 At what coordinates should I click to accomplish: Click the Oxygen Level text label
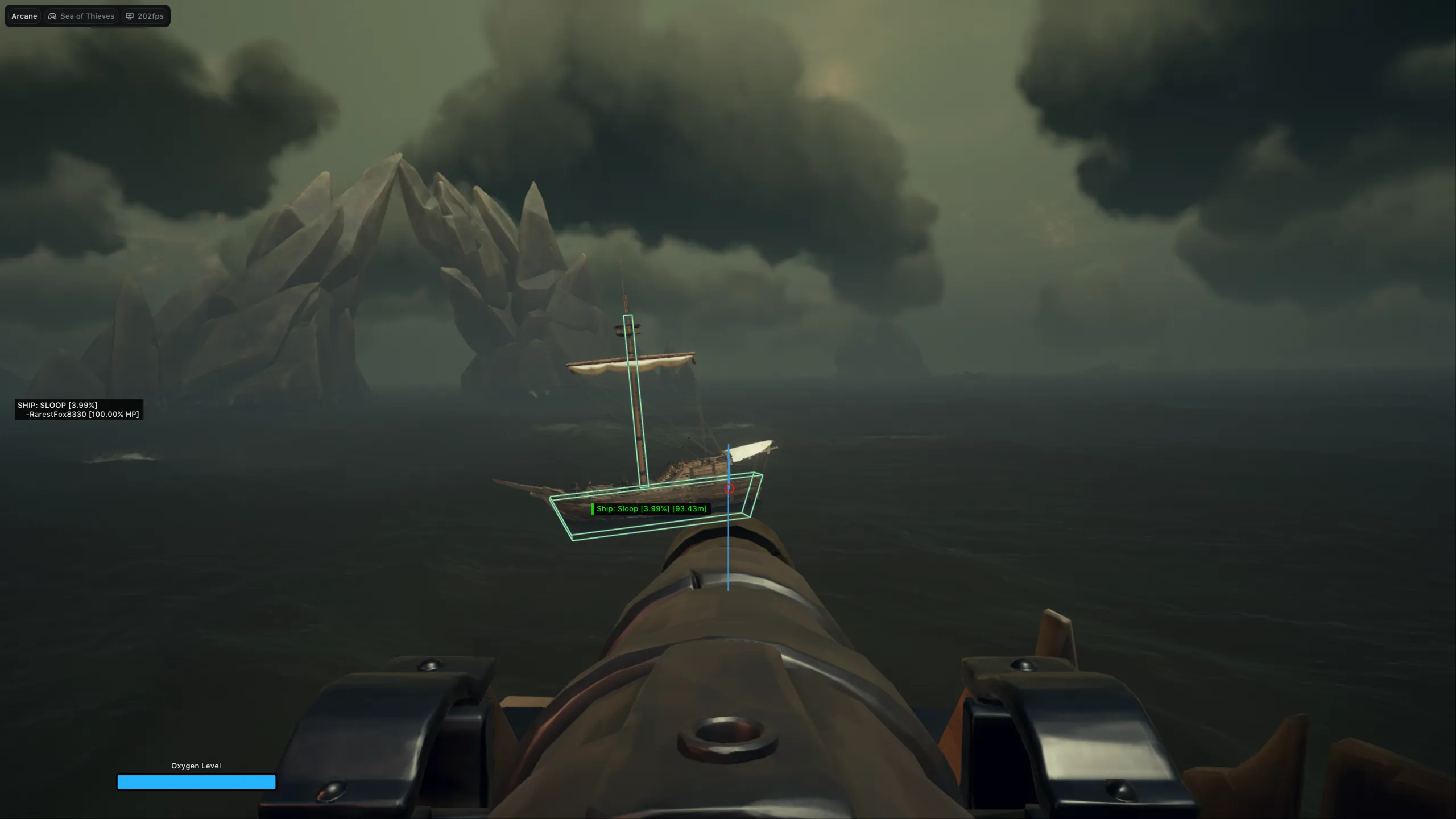pos(196,766)
